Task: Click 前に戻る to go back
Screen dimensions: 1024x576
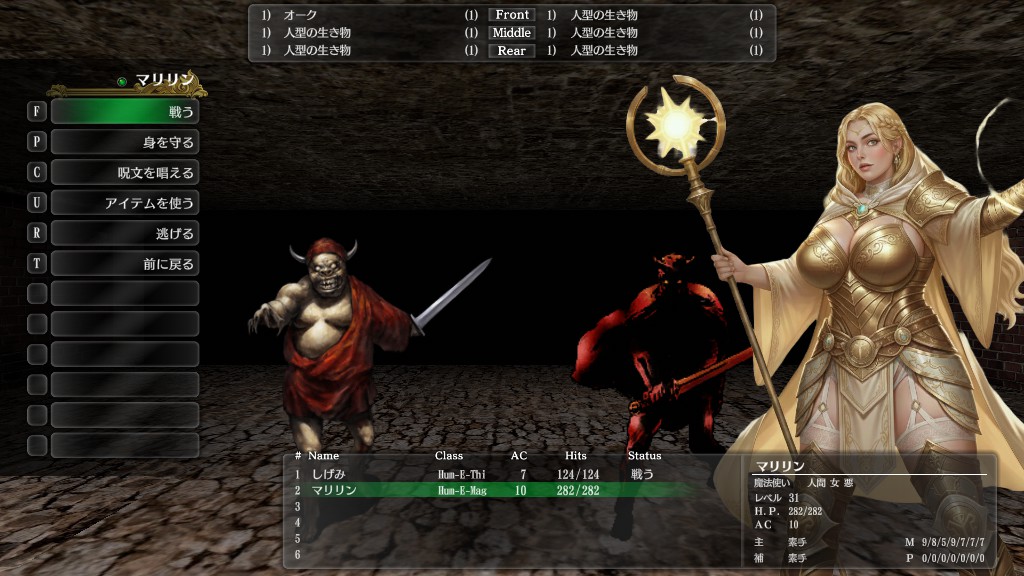Action: 124,264
